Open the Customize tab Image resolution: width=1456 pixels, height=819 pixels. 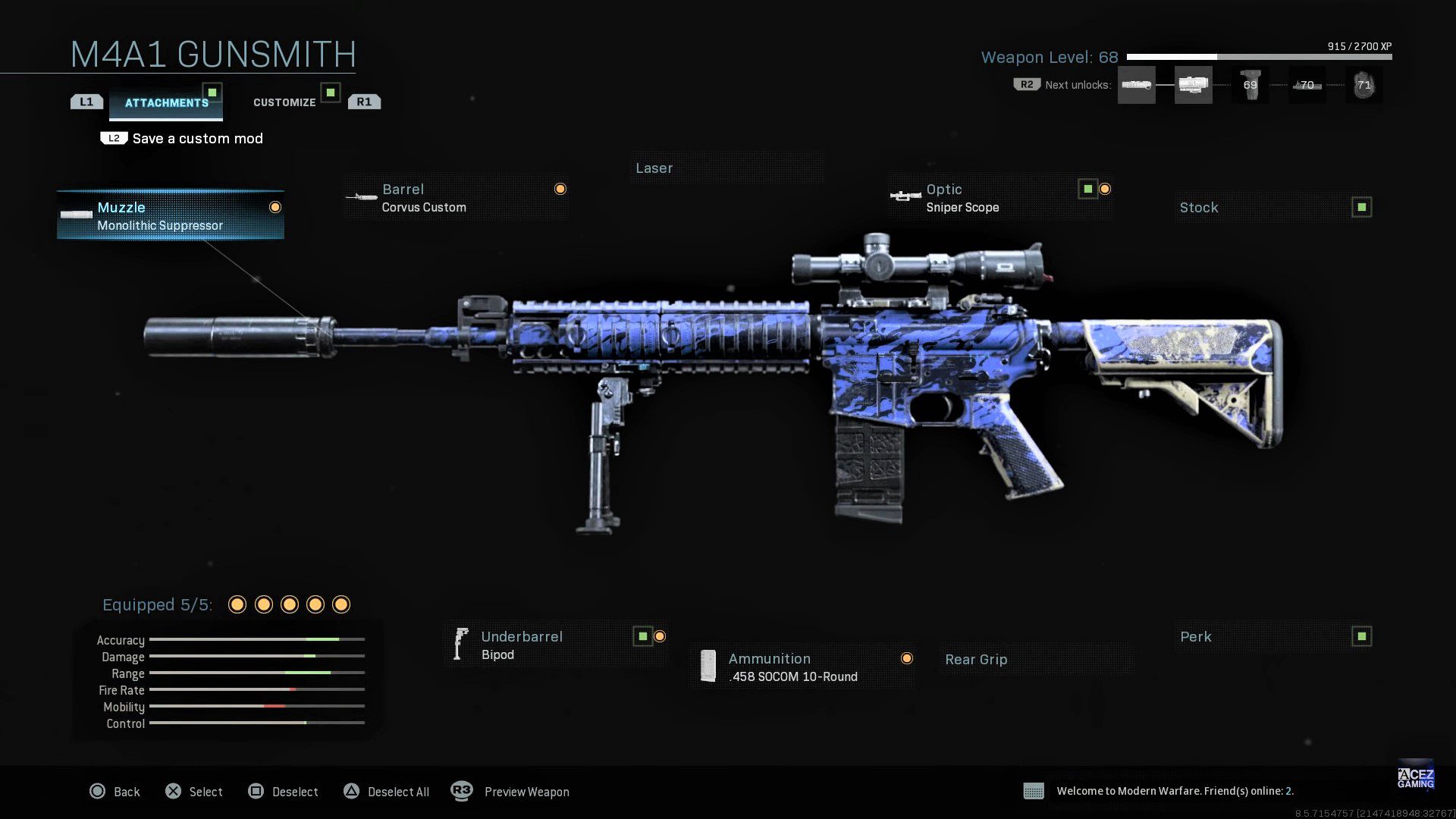coord(284,102)
